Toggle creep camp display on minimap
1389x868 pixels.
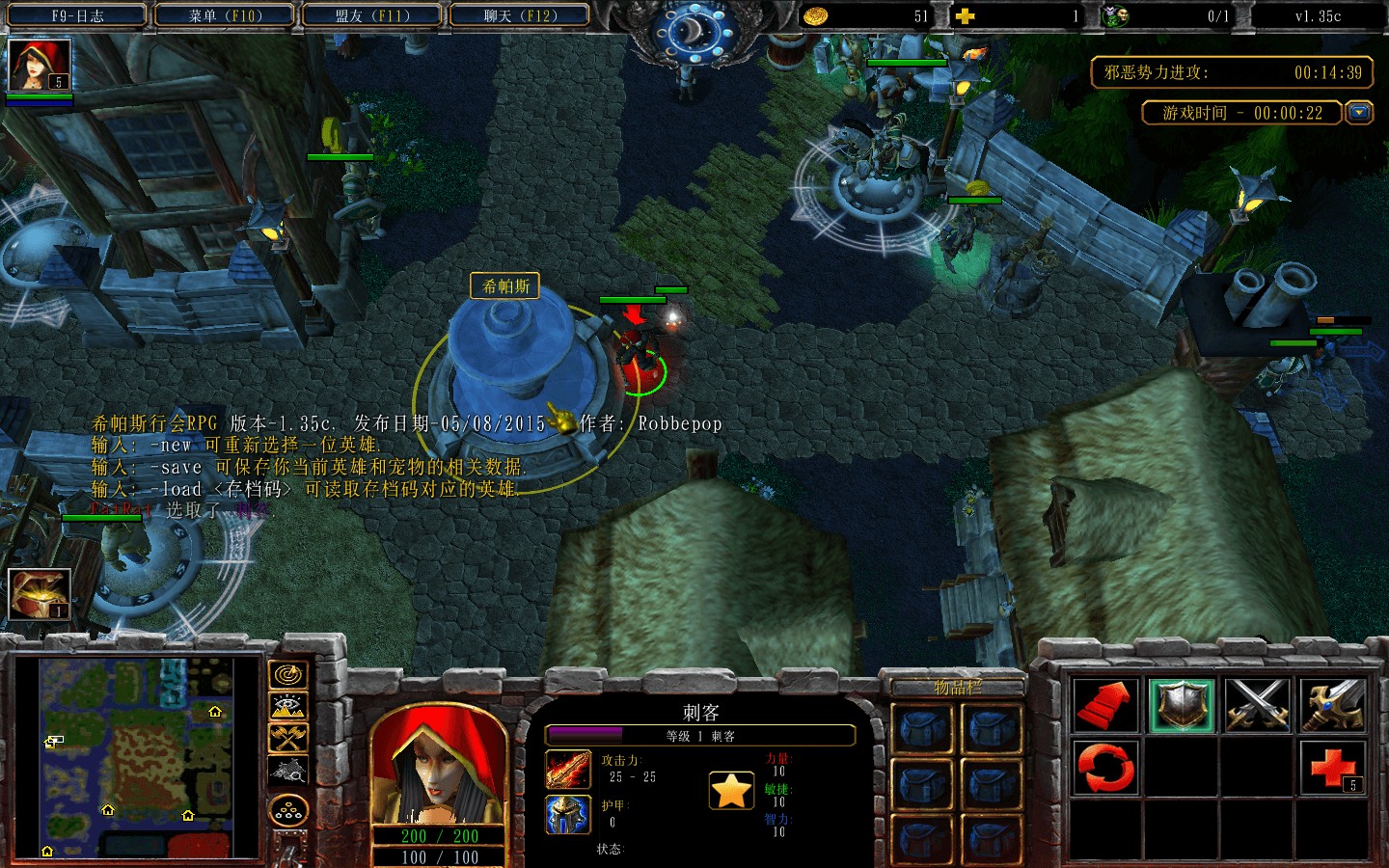[287, 771]
